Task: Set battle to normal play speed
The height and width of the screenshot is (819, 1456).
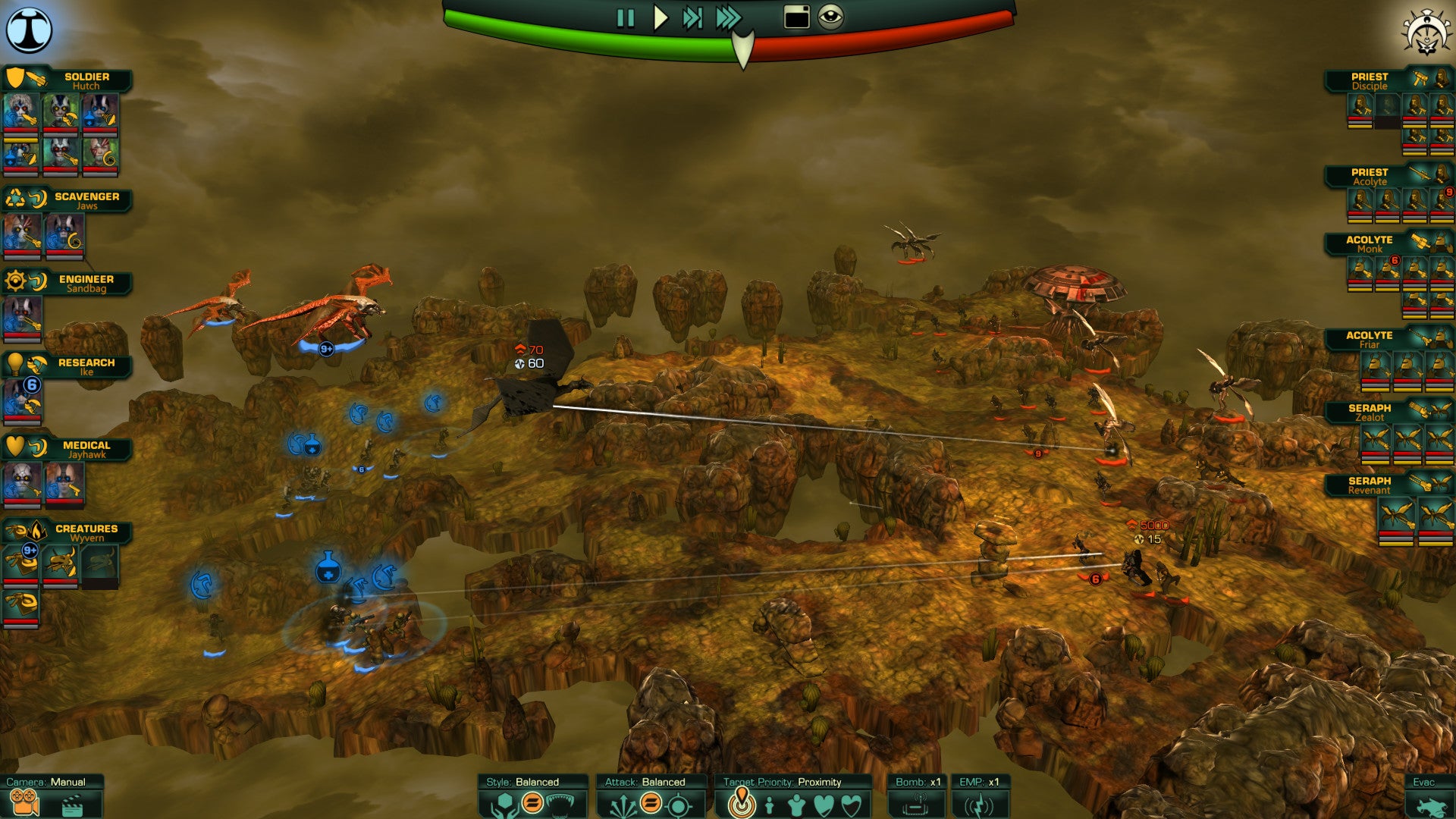Action: [661, 18]
